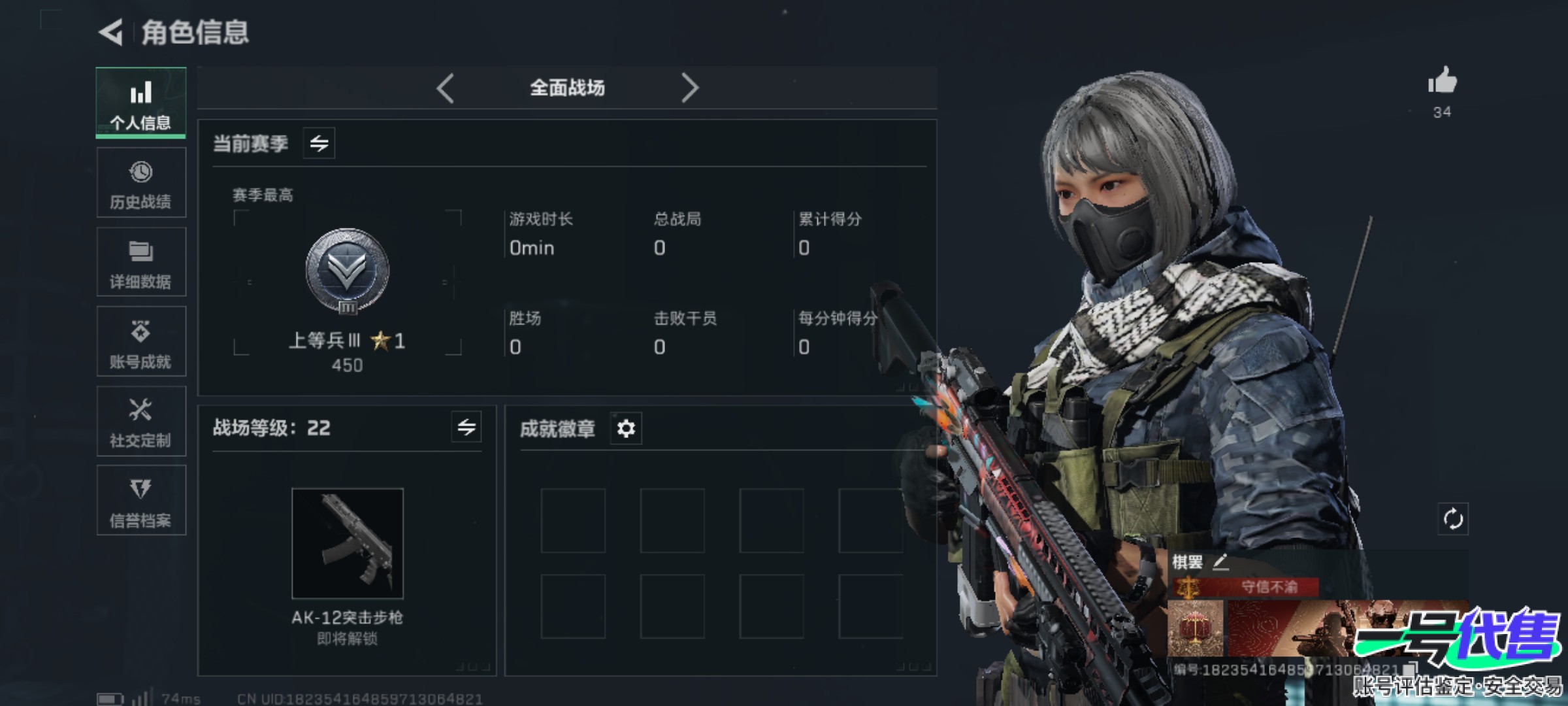Open the 历史战绩 tab
Viewport: 1568px width, 706px height.
[141, 183]
